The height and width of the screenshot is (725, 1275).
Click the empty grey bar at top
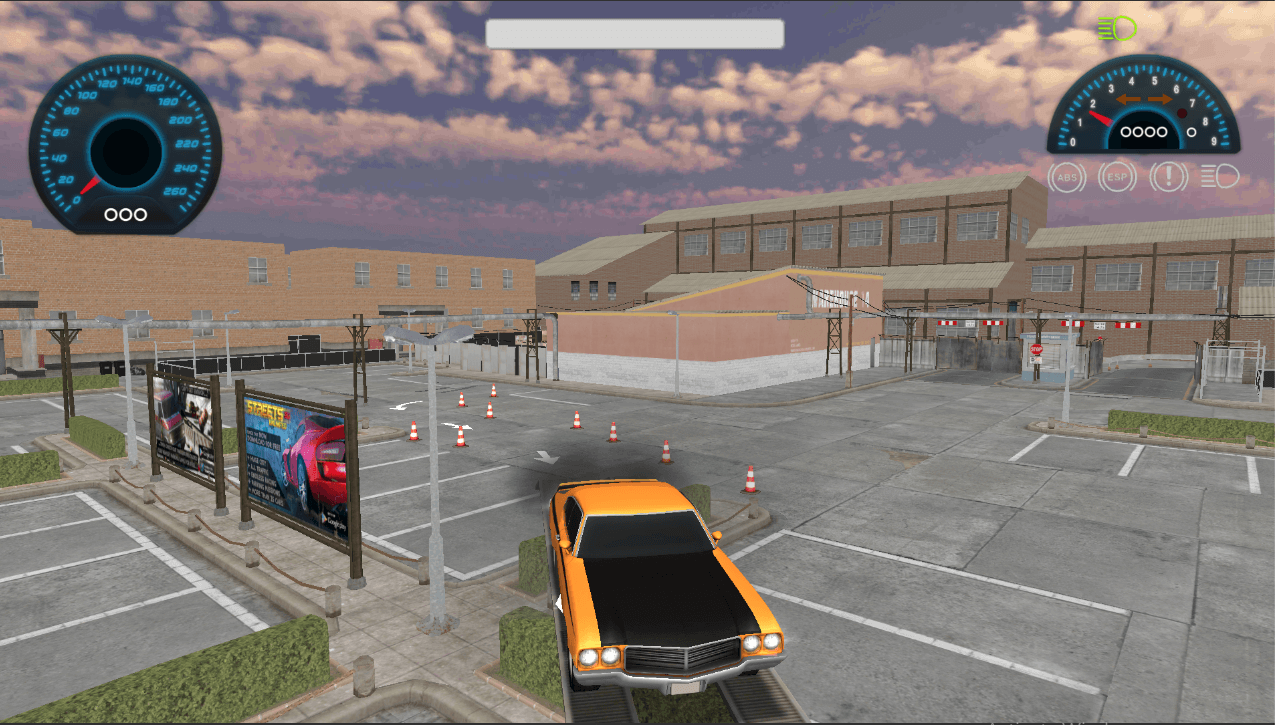(634, 33)
